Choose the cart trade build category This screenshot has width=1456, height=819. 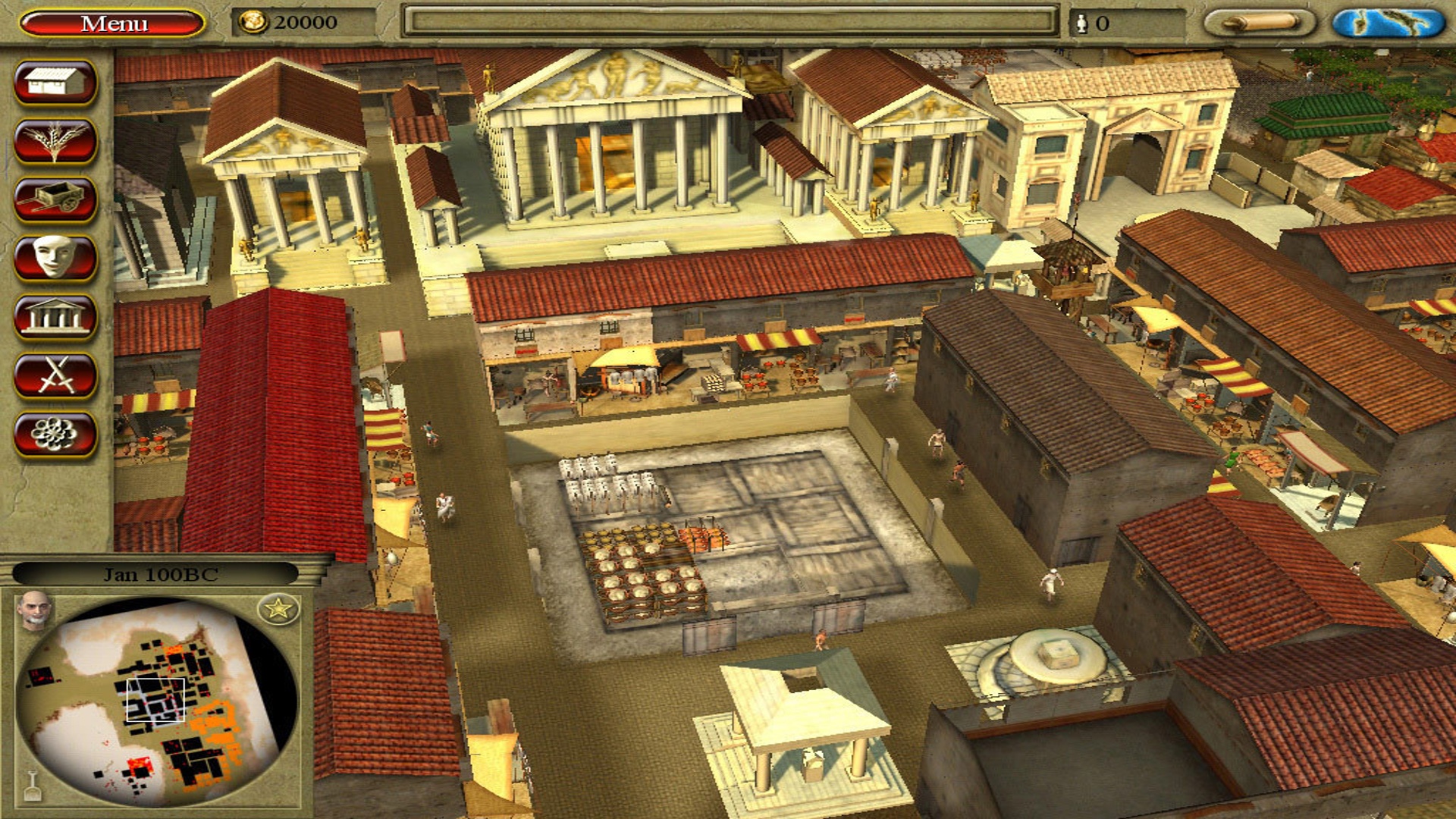pos(55,199)
